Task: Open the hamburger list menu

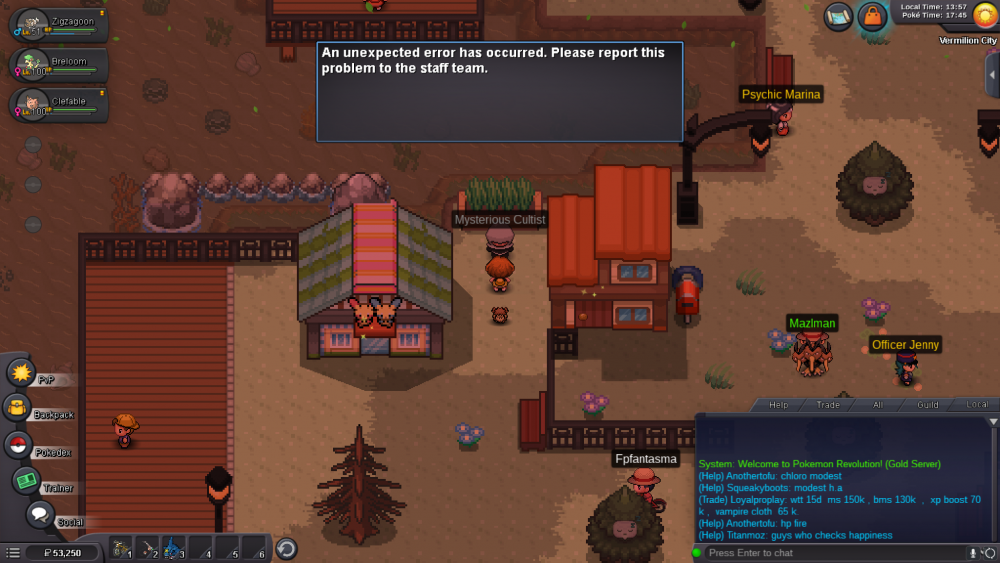Action: tap(12, 552)
